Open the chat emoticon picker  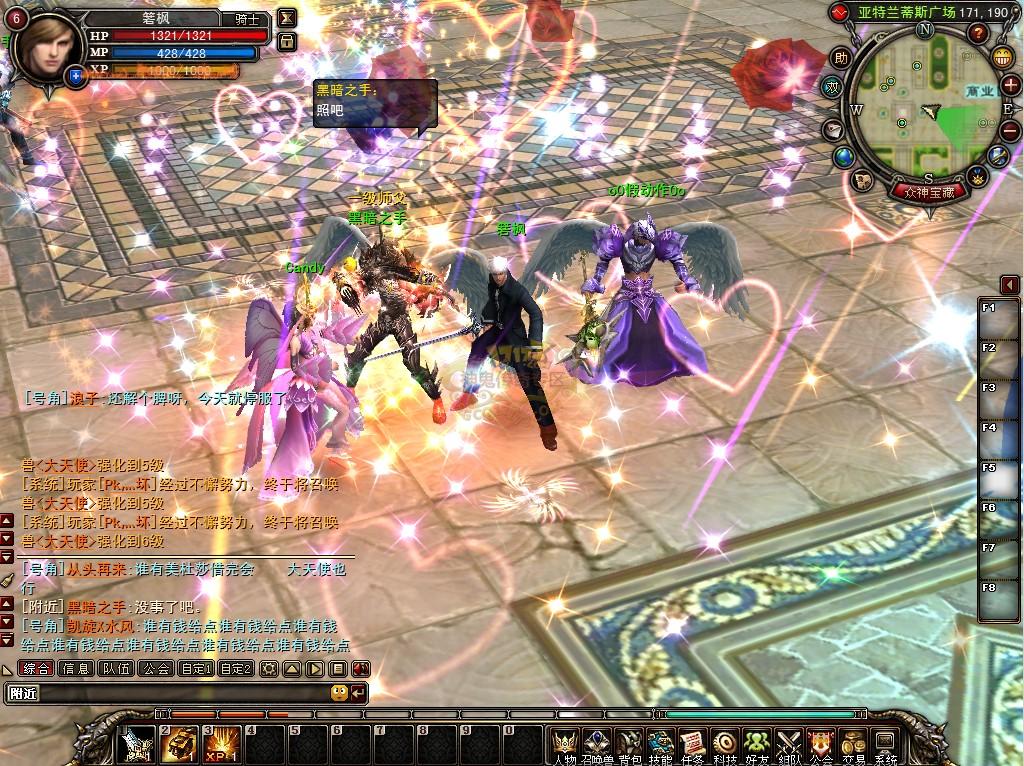(339, 692)
